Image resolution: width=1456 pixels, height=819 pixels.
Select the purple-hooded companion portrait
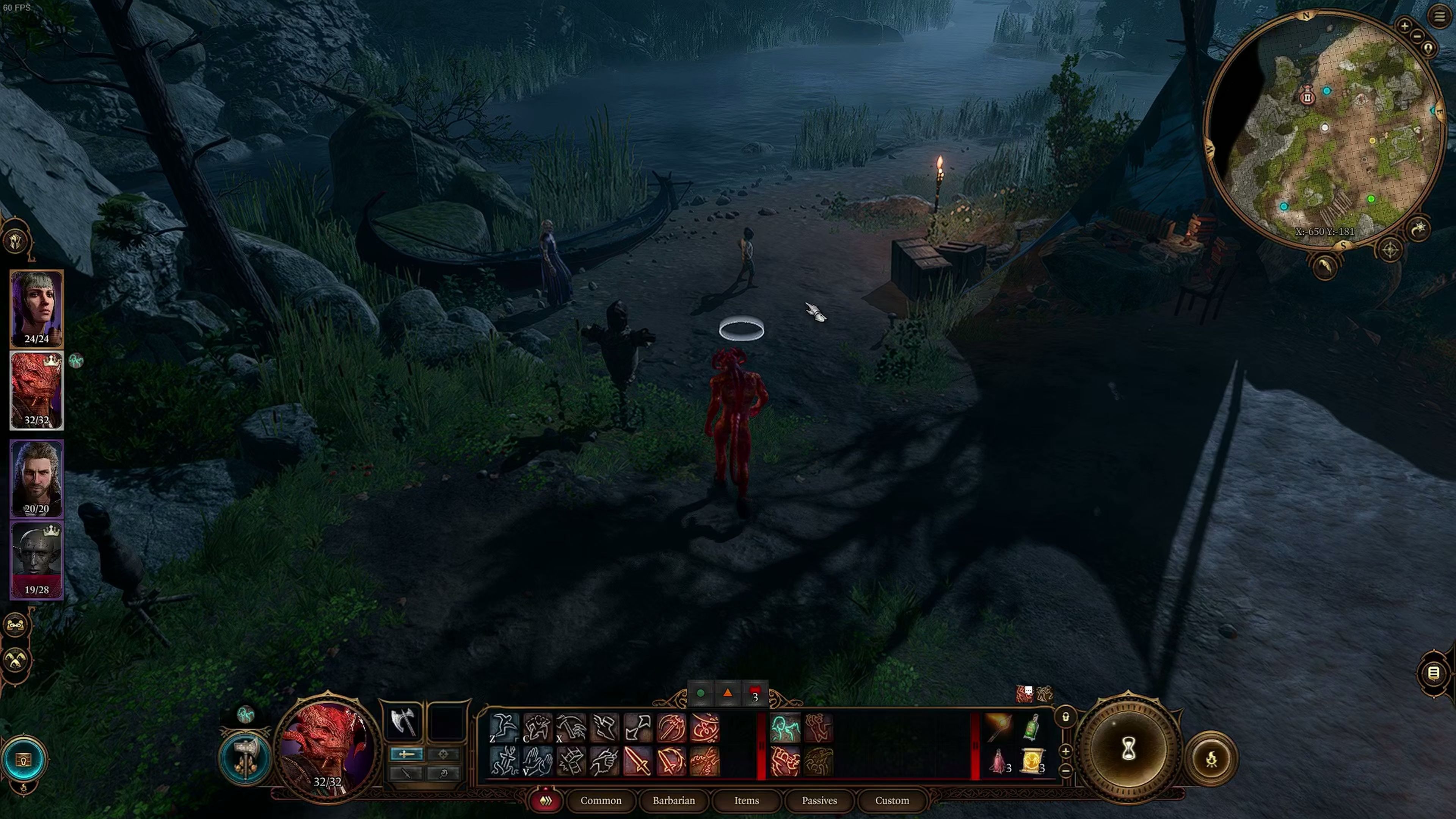point(37,308)
